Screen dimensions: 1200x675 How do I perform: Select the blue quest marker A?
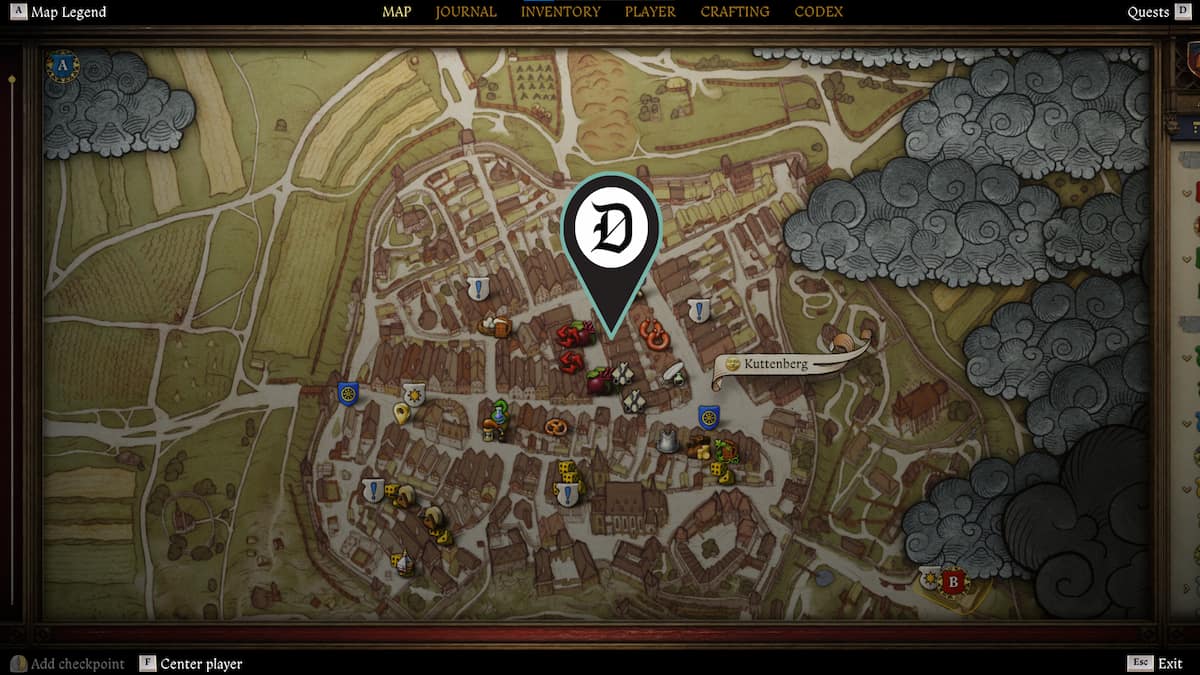click(63, 66)
